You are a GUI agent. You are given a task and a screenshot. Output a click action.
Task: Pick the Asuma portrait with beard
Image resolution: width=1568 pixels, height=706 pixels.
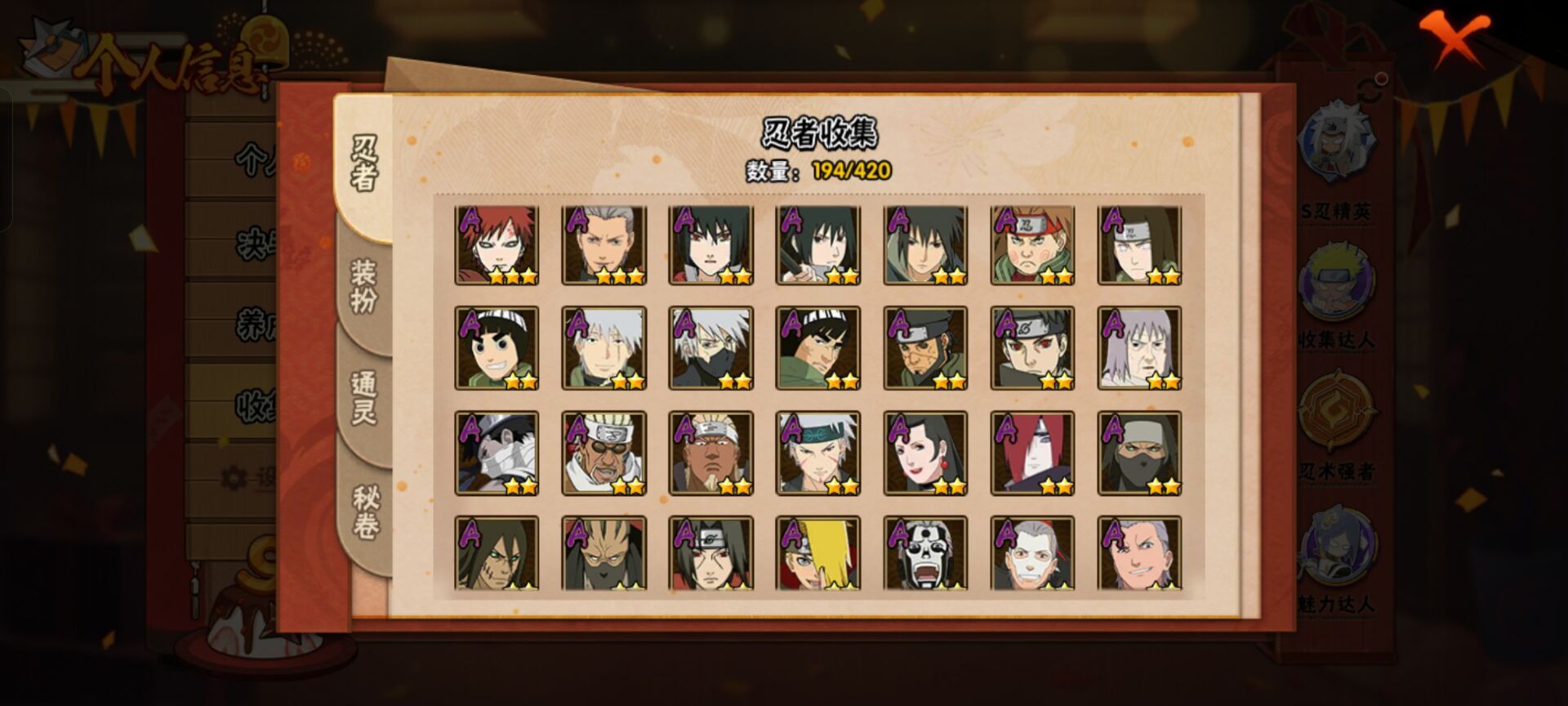pos(925,349)
